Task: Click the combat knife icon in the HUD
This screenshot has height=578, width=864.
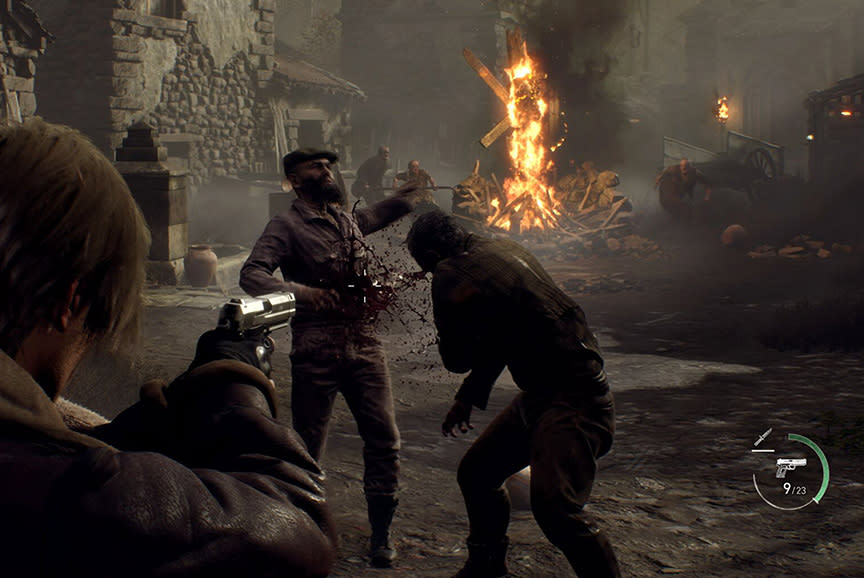Action: coord(764,437)
